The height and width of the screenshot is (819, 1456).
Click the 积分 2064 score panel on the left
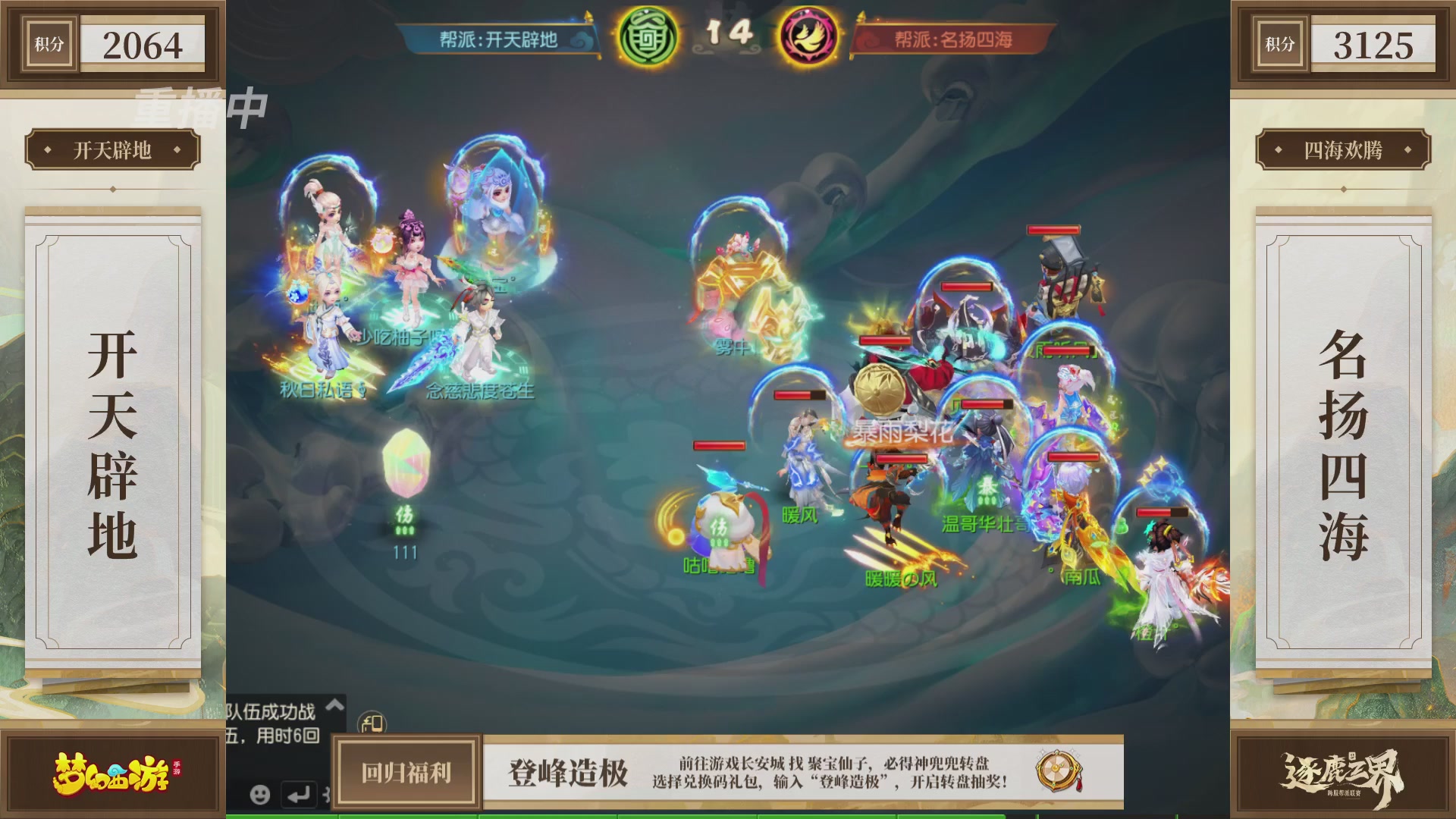(114, 44)
